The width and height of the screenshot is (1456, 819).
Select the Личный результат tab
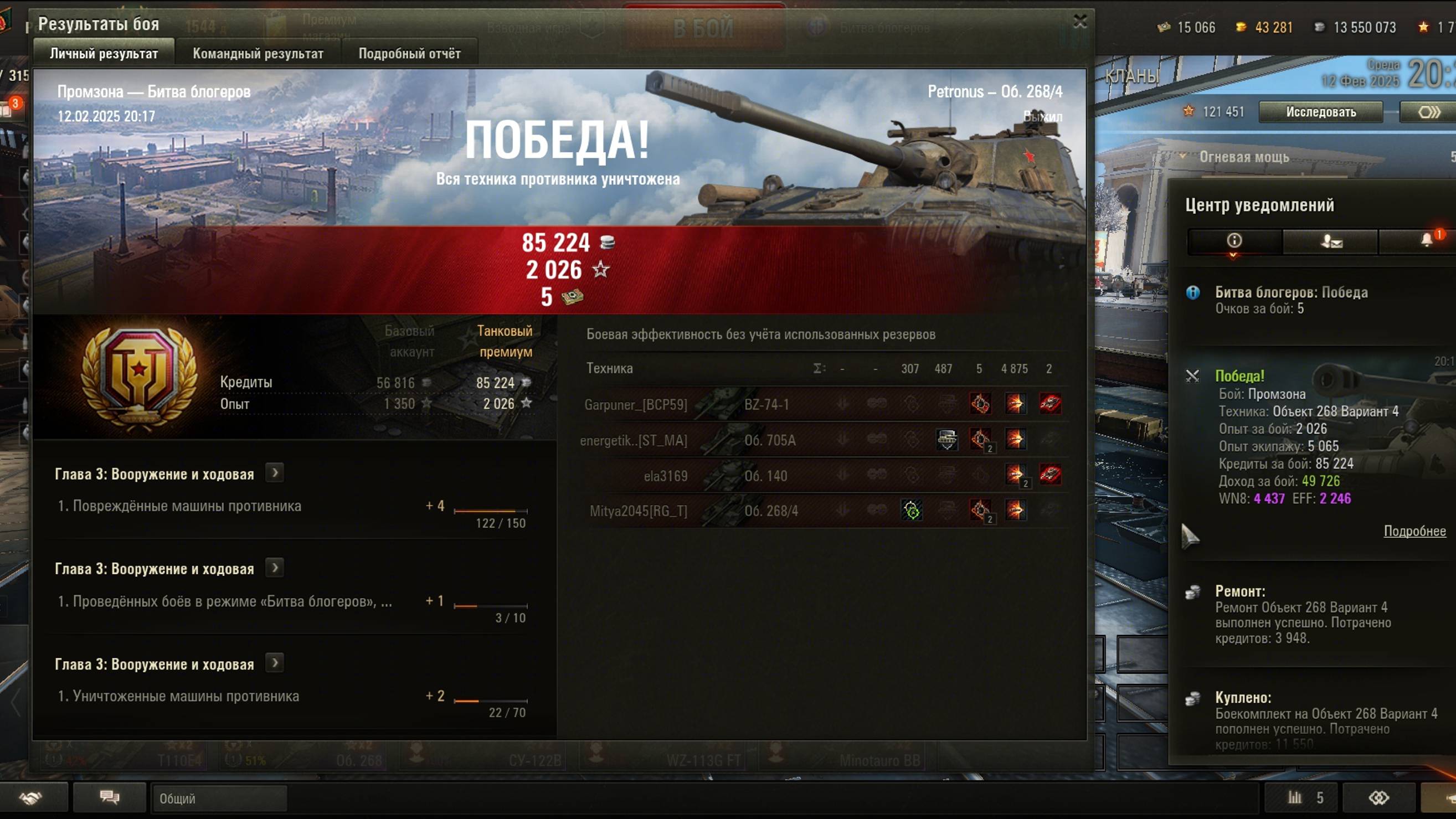(104, 54)
